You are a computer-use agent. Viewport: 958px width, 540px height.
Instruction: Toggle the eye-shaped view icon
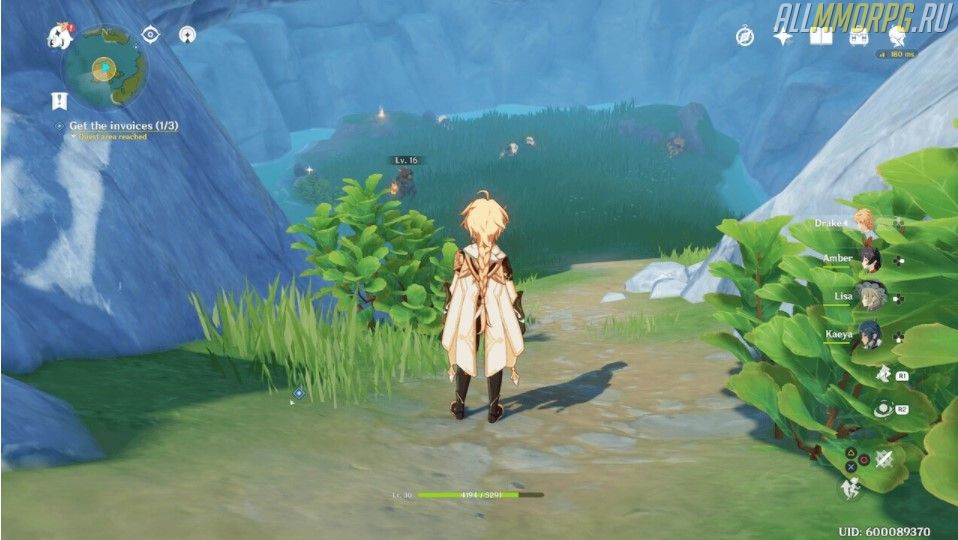151,35
